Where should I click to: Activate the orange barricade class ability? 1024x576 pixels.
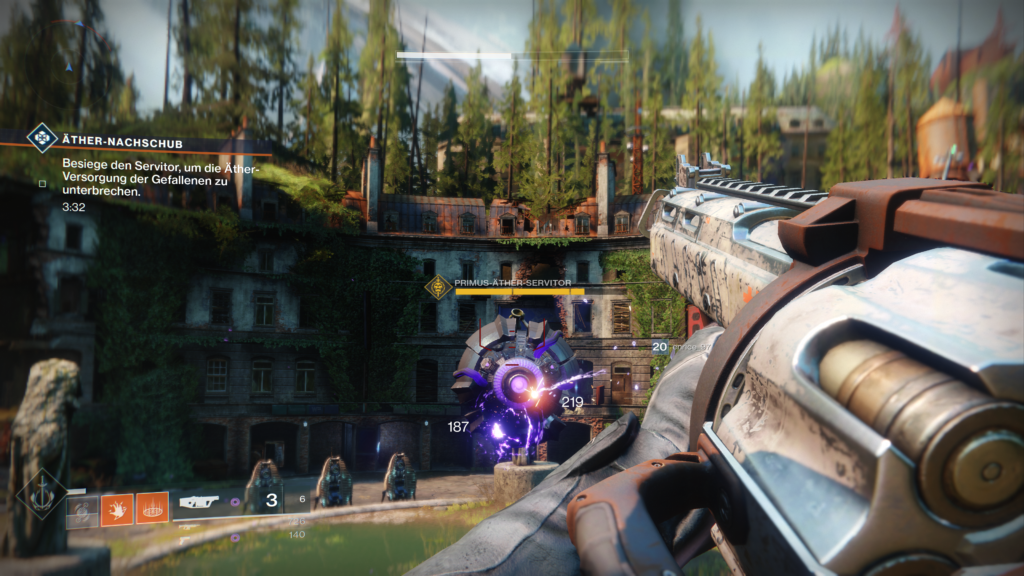(x=152, y=508)
